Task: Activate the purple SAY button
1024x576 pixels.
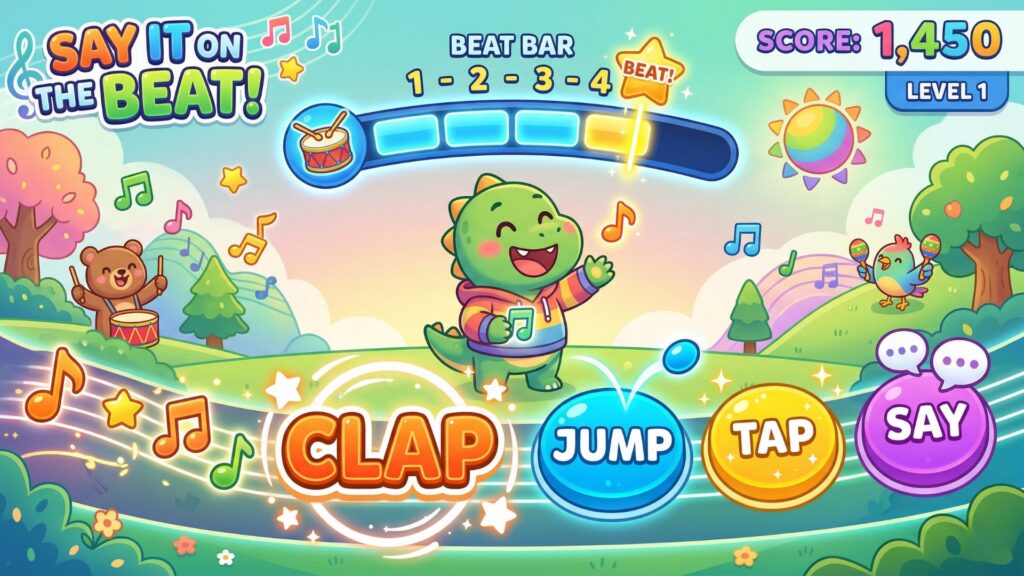Action: coord(926,423)
